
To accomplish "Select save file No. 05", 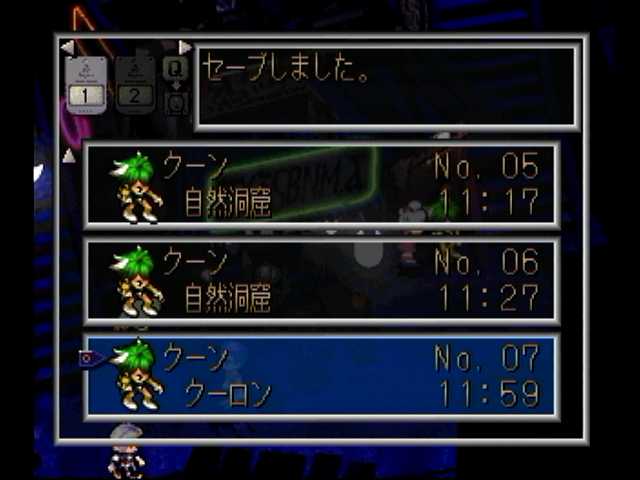I will 321,184.
